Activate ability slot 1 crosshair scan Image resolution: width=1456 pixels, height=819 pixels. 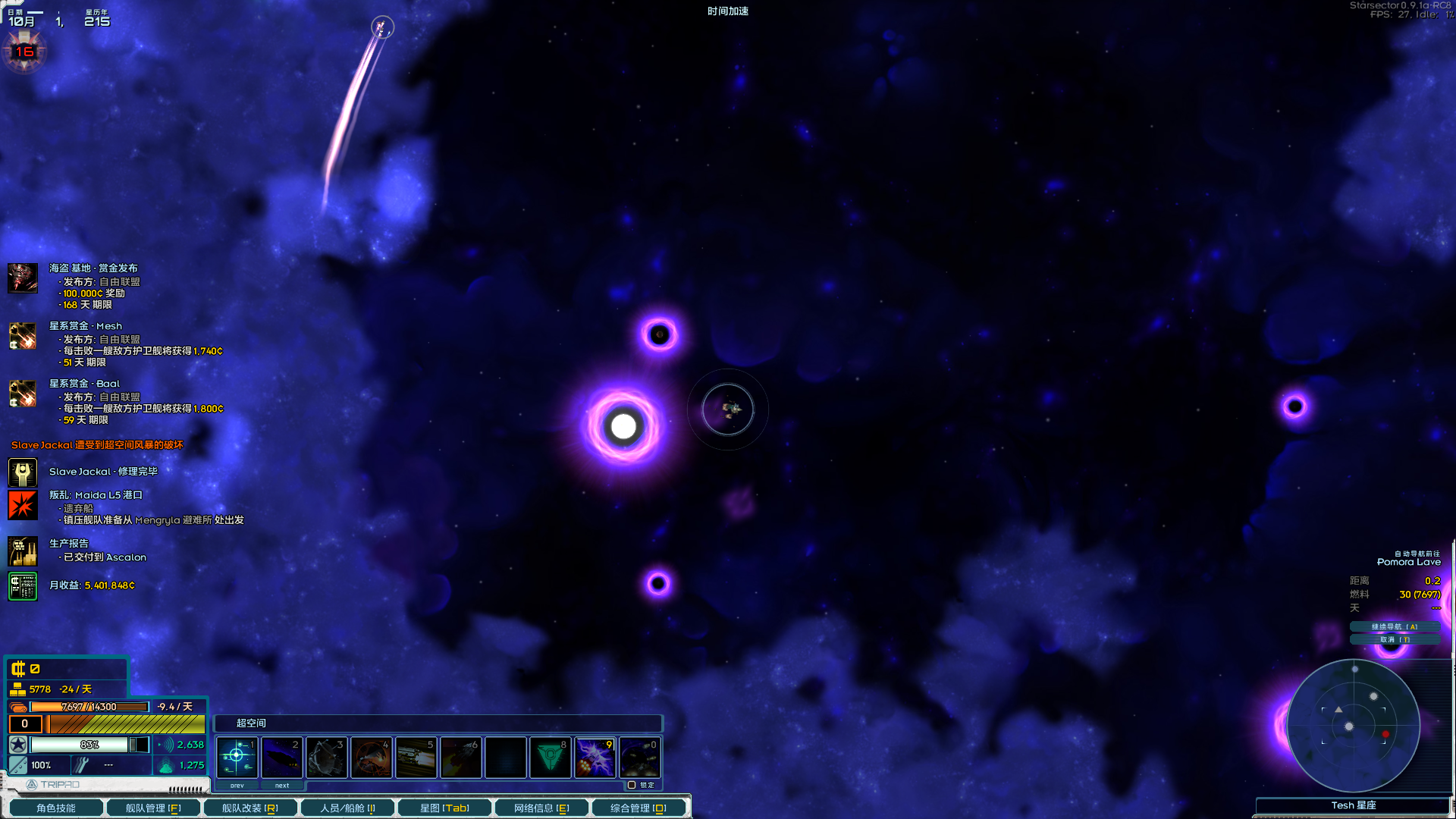coord(237,757)
